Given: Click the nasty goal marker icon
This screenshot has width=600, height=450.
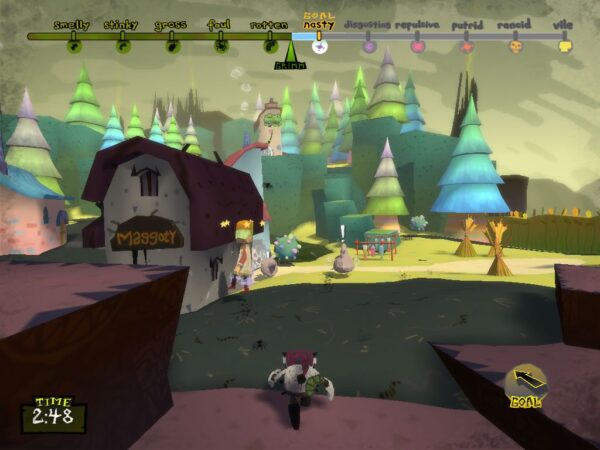Looking at the screenshot, I should (x=319, y=45).
